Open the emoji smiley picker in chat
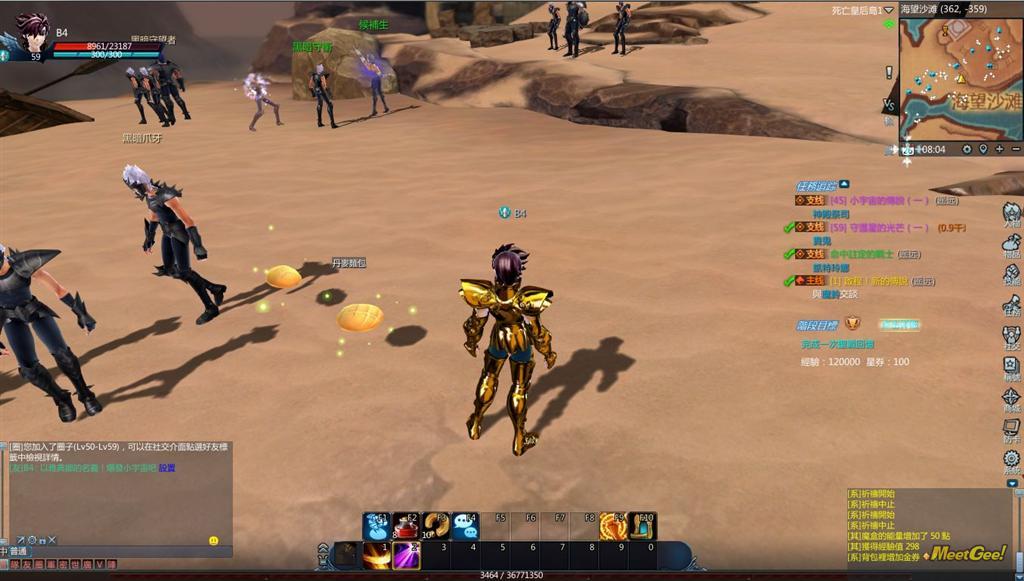This screenshot has width=1024, height=581. coord(214,540)
